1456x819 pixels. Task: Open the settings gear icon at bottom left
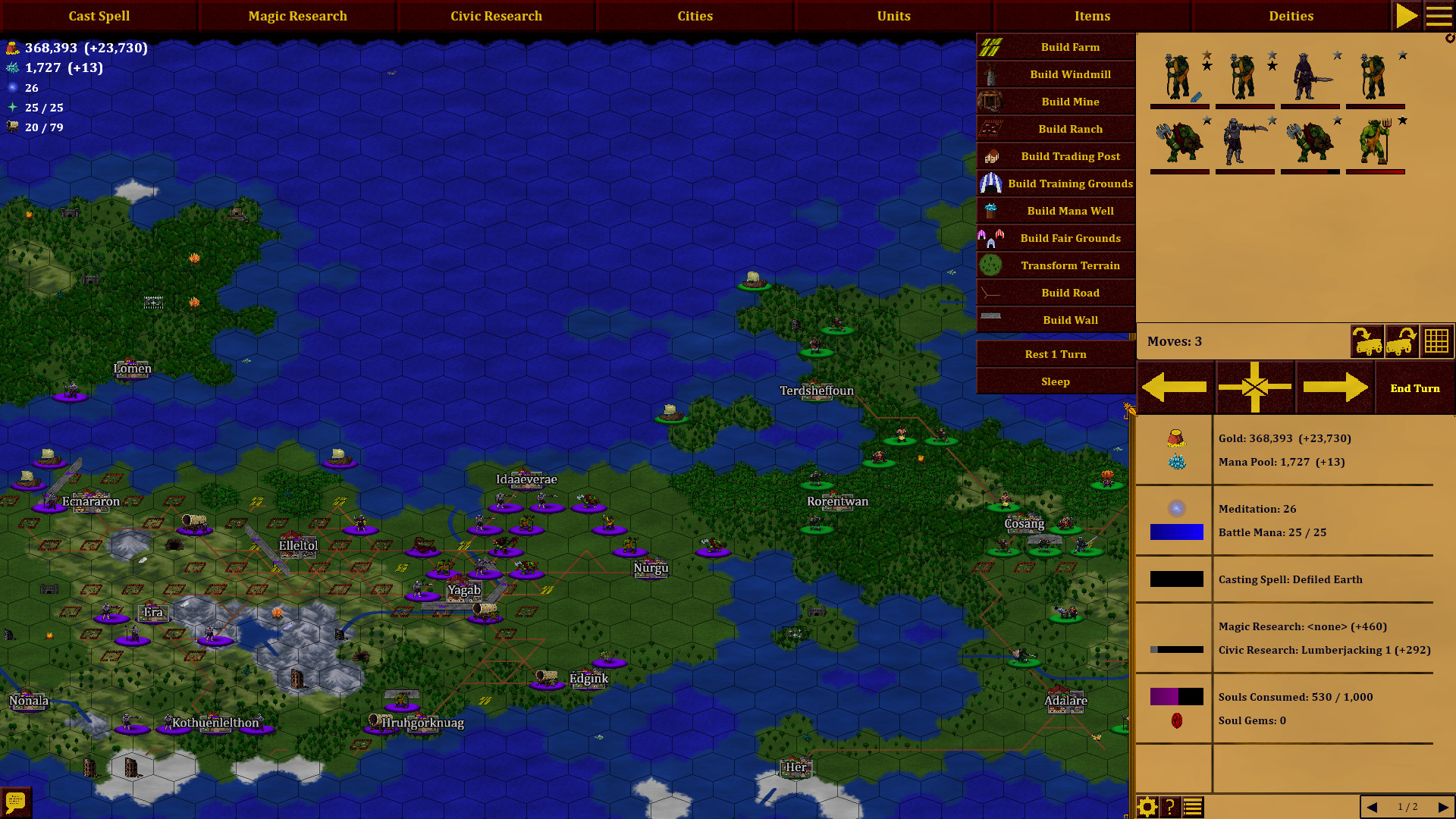pos(1148,807)
